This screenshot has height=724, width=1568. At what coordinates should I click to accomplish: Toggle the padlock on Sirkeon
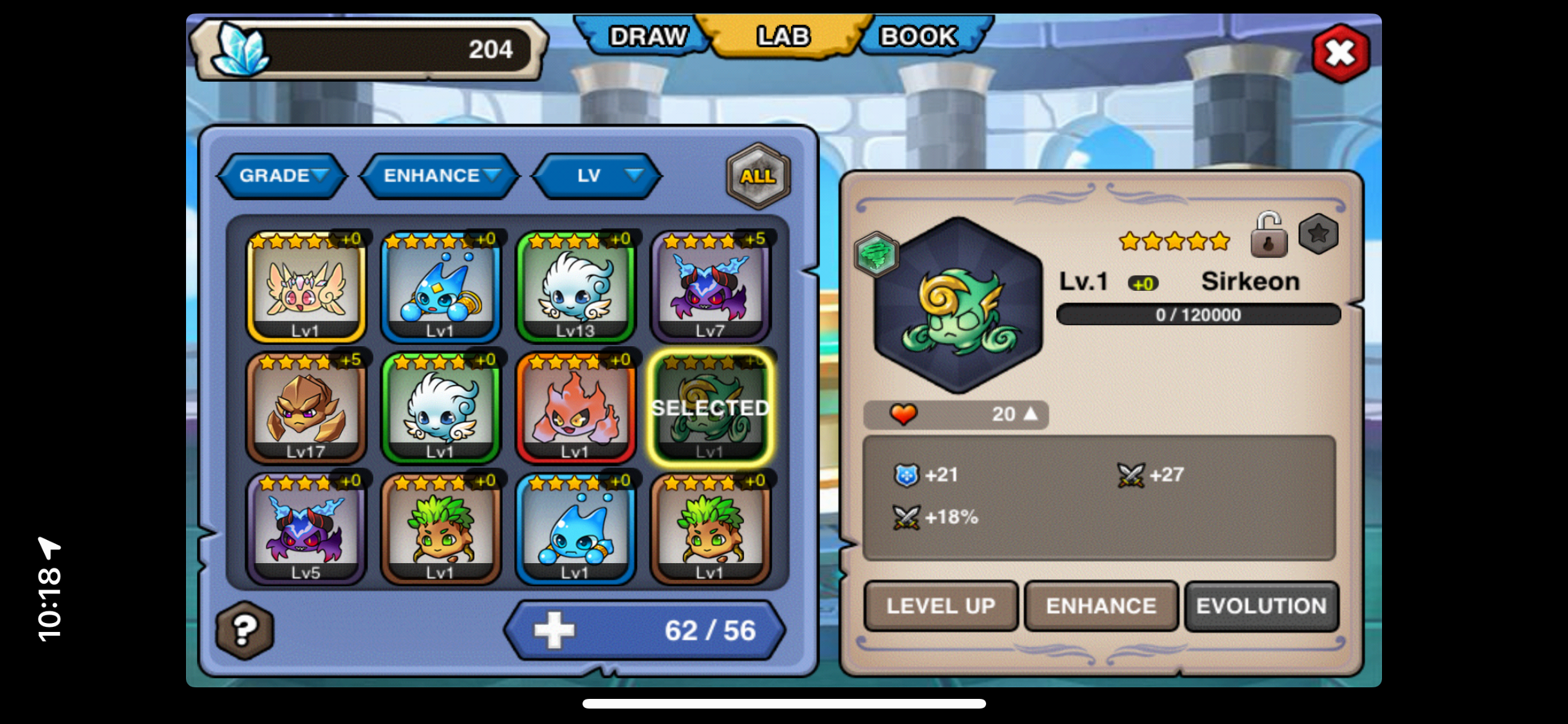[x=1268, y=236]
